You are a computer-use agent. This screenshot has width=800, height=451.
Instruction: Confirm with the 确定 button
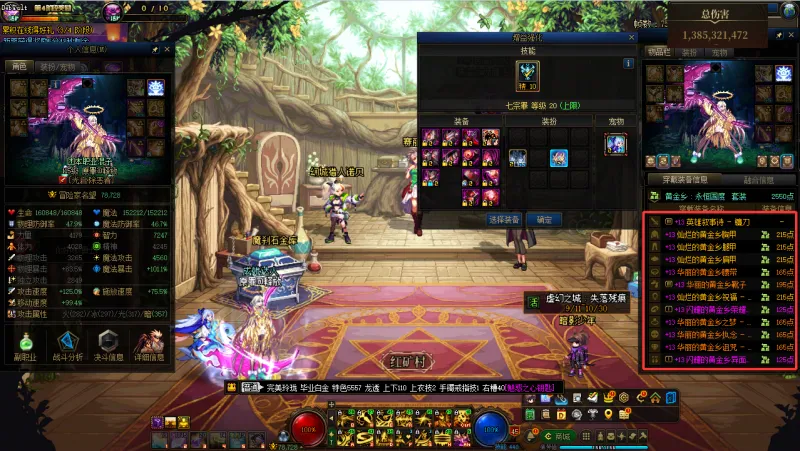tap(543, 219)
